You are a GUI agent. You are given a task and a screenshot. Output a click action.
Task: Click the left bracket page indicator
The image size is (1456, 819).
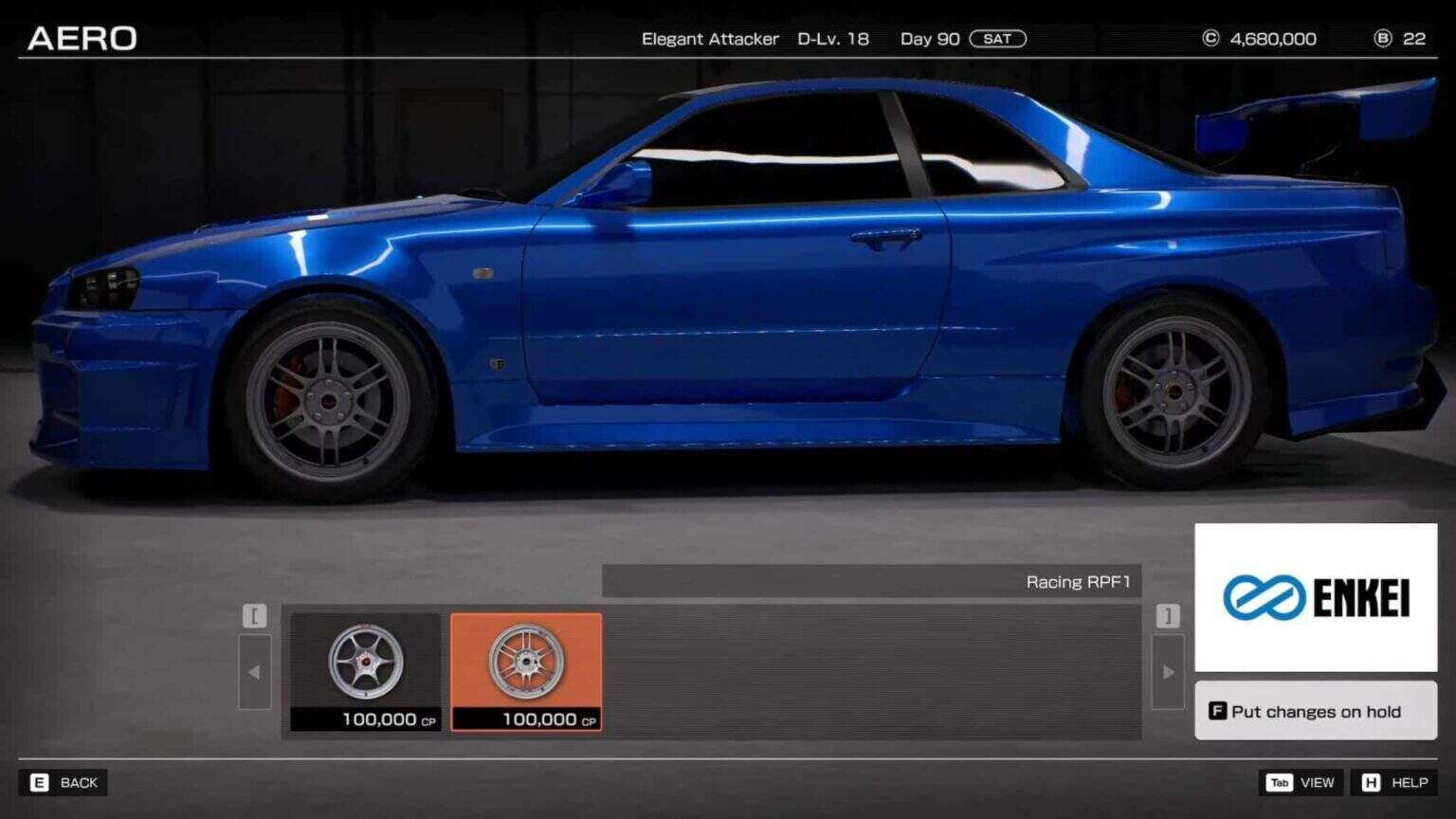point(254,615)
